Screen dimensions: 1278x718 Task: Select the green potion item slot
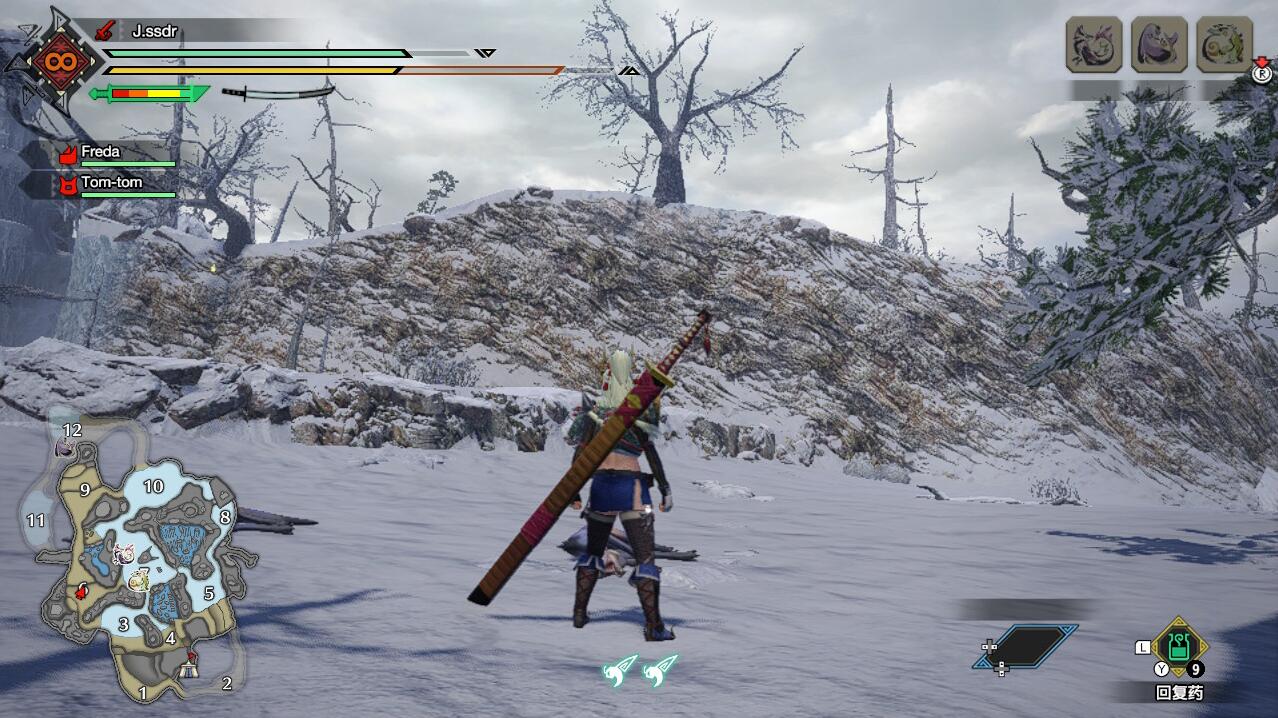pyautogui.click(x=1180, y=647)
